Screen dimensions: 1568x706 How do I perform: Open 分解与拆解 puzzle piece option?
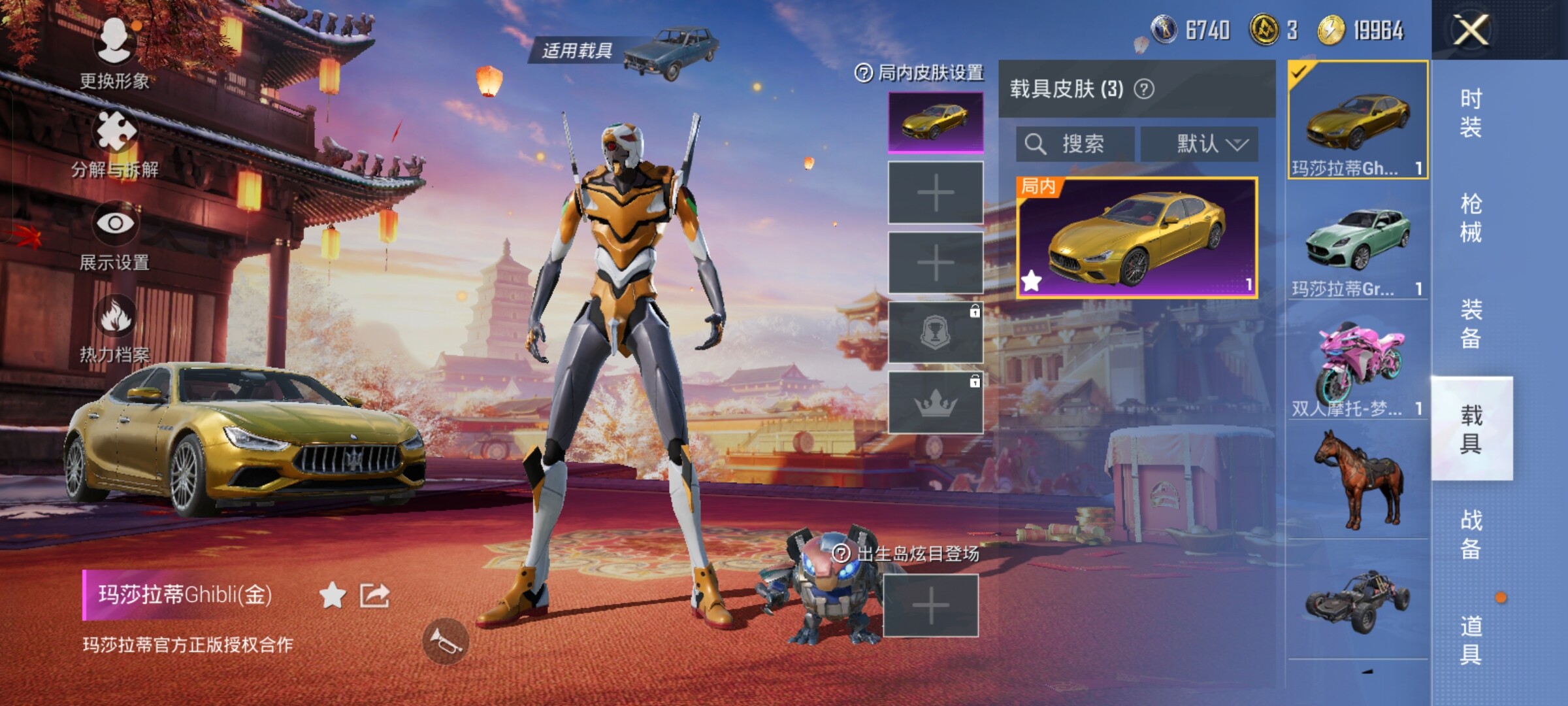click(115, 142)
